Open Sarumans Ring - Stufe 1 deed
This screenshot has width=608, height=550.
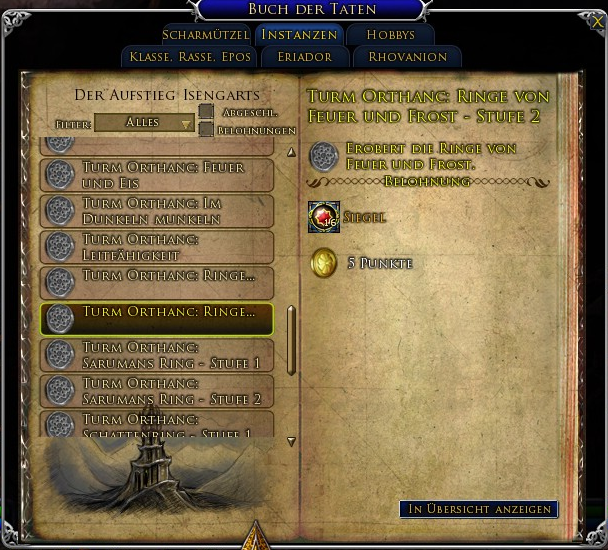157,354
